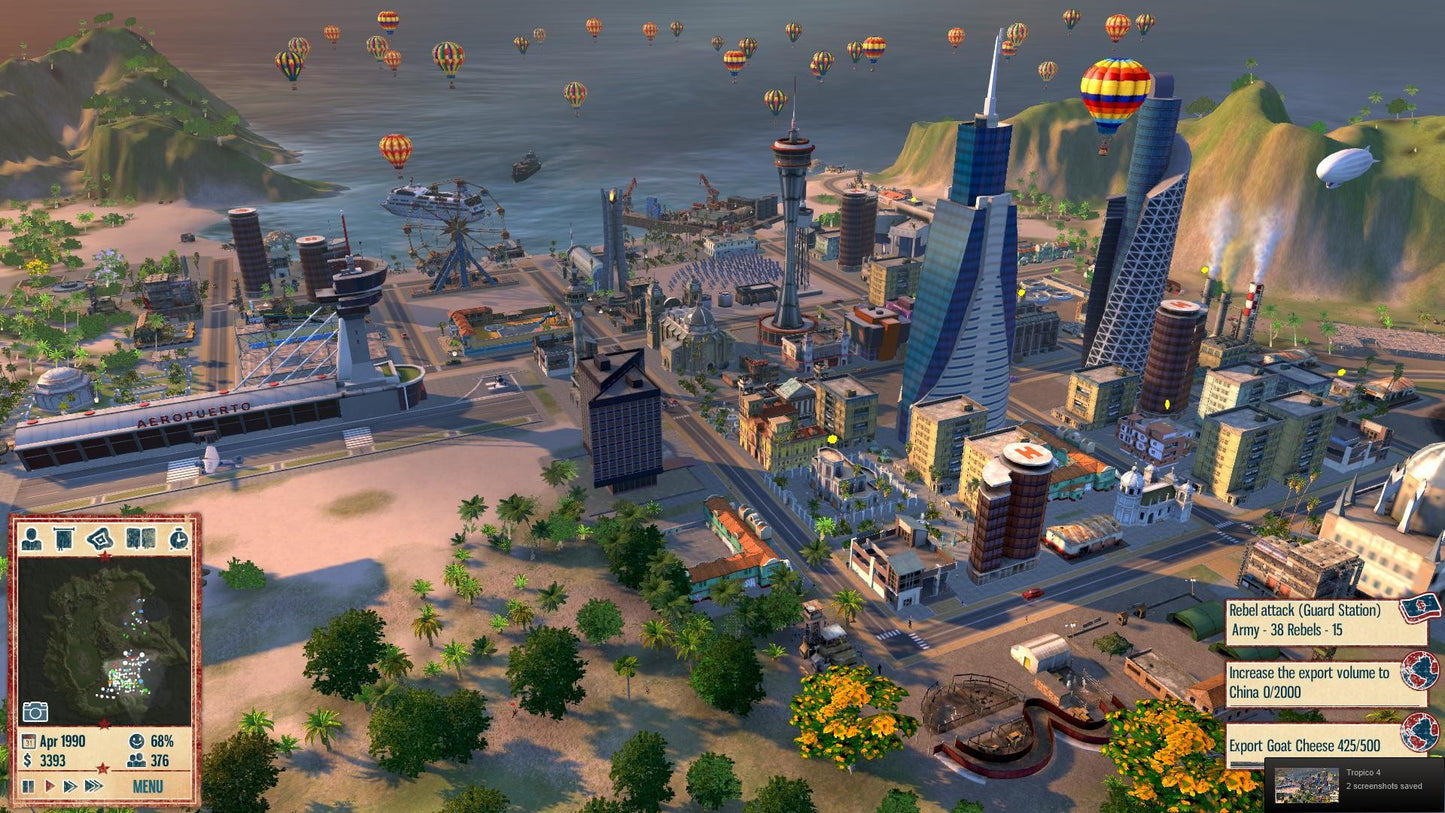Open the construction menu icon
Image resolution: width=1445 pixels, height=813 pixels.
click(98, 540)
